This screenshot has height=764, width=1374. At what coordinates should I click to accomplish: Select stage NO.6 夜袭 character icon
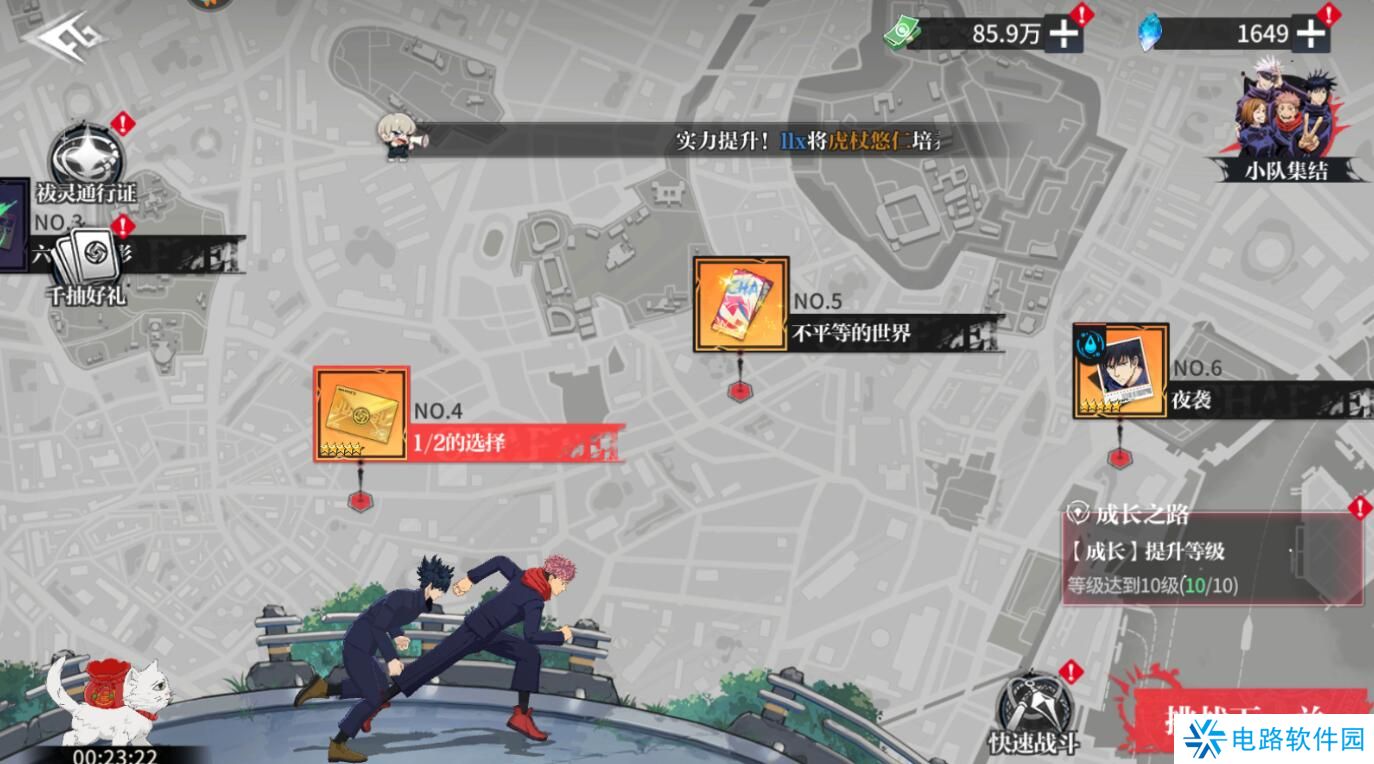[x=1119, y=370]
